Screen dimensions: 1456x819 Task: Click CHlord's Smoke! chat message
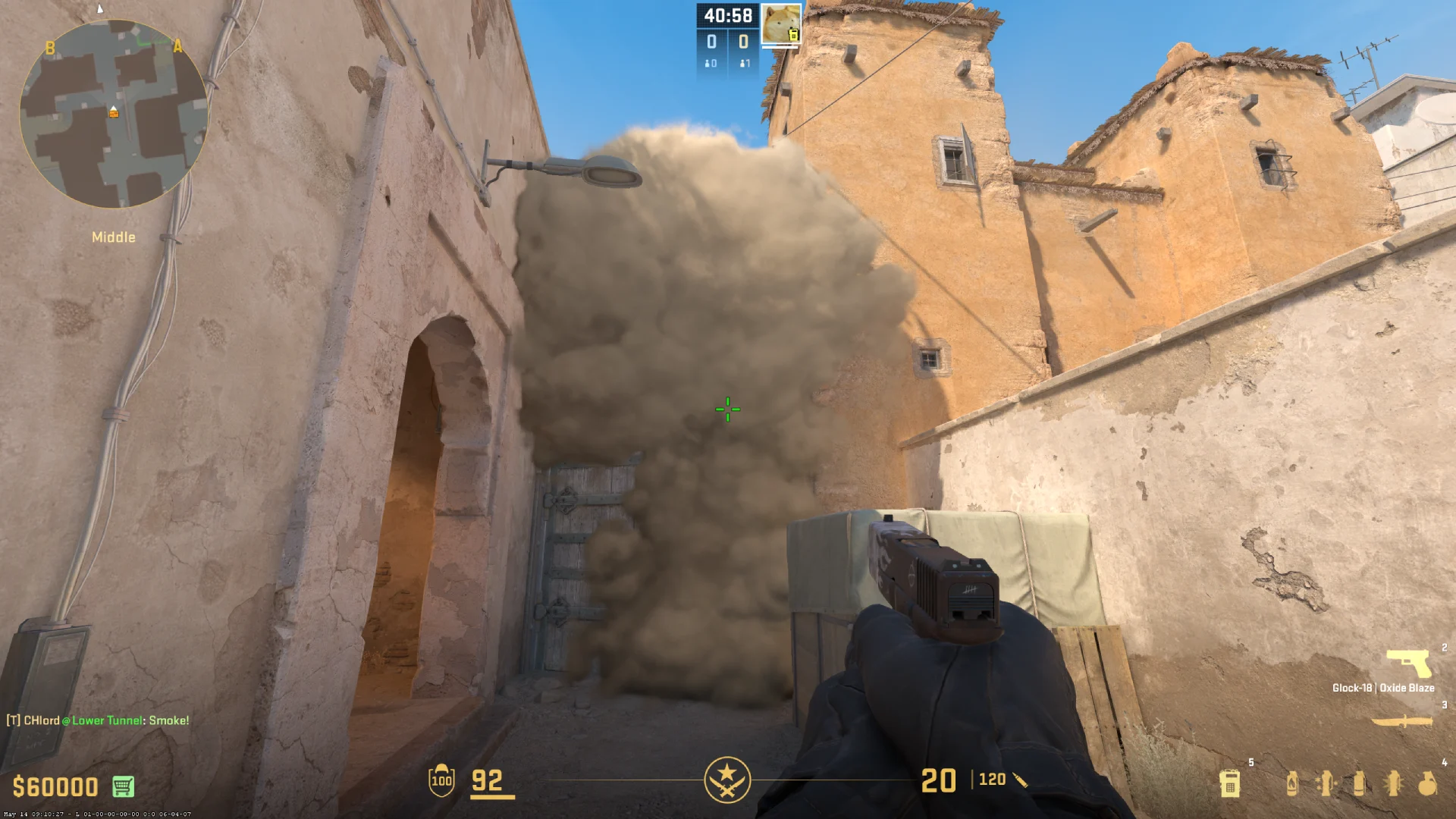99,720
